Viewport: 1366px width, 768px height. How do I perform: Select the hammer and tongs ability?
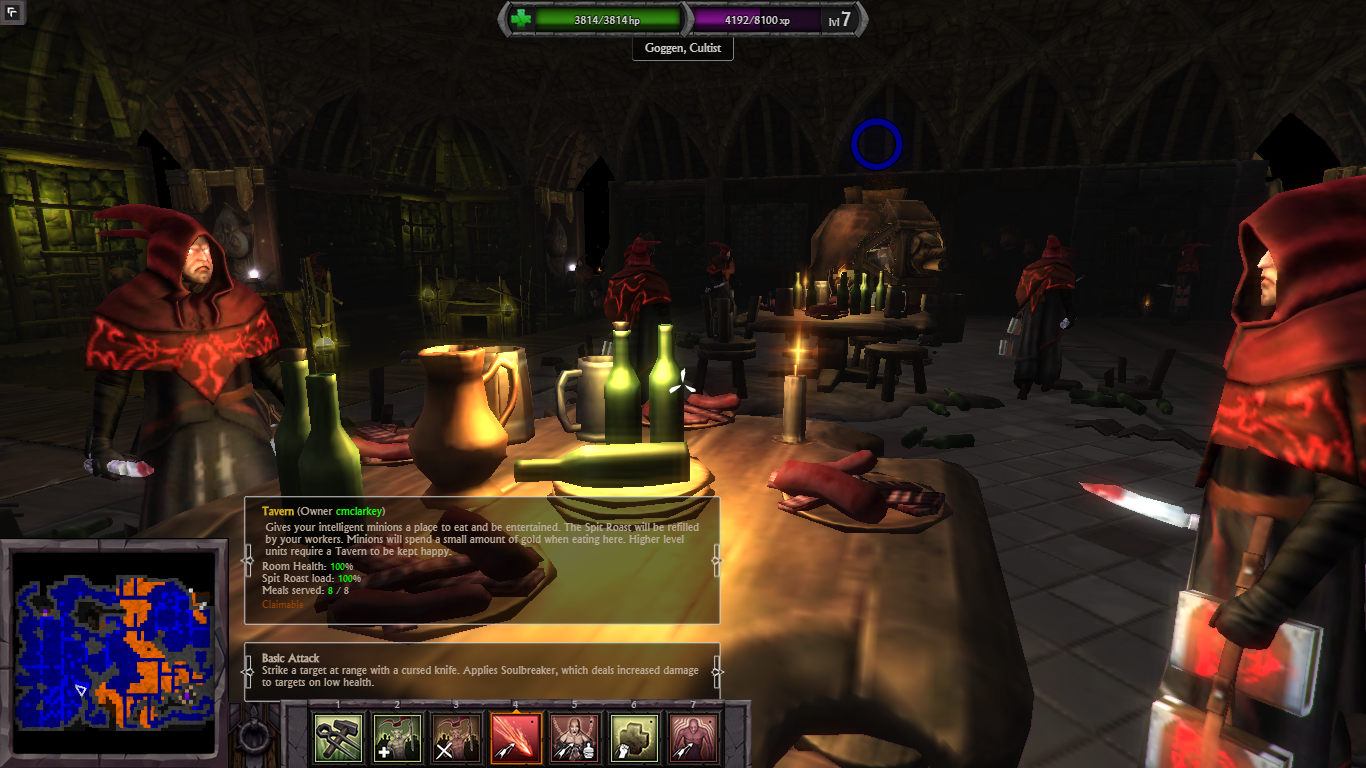coord(339,738)
